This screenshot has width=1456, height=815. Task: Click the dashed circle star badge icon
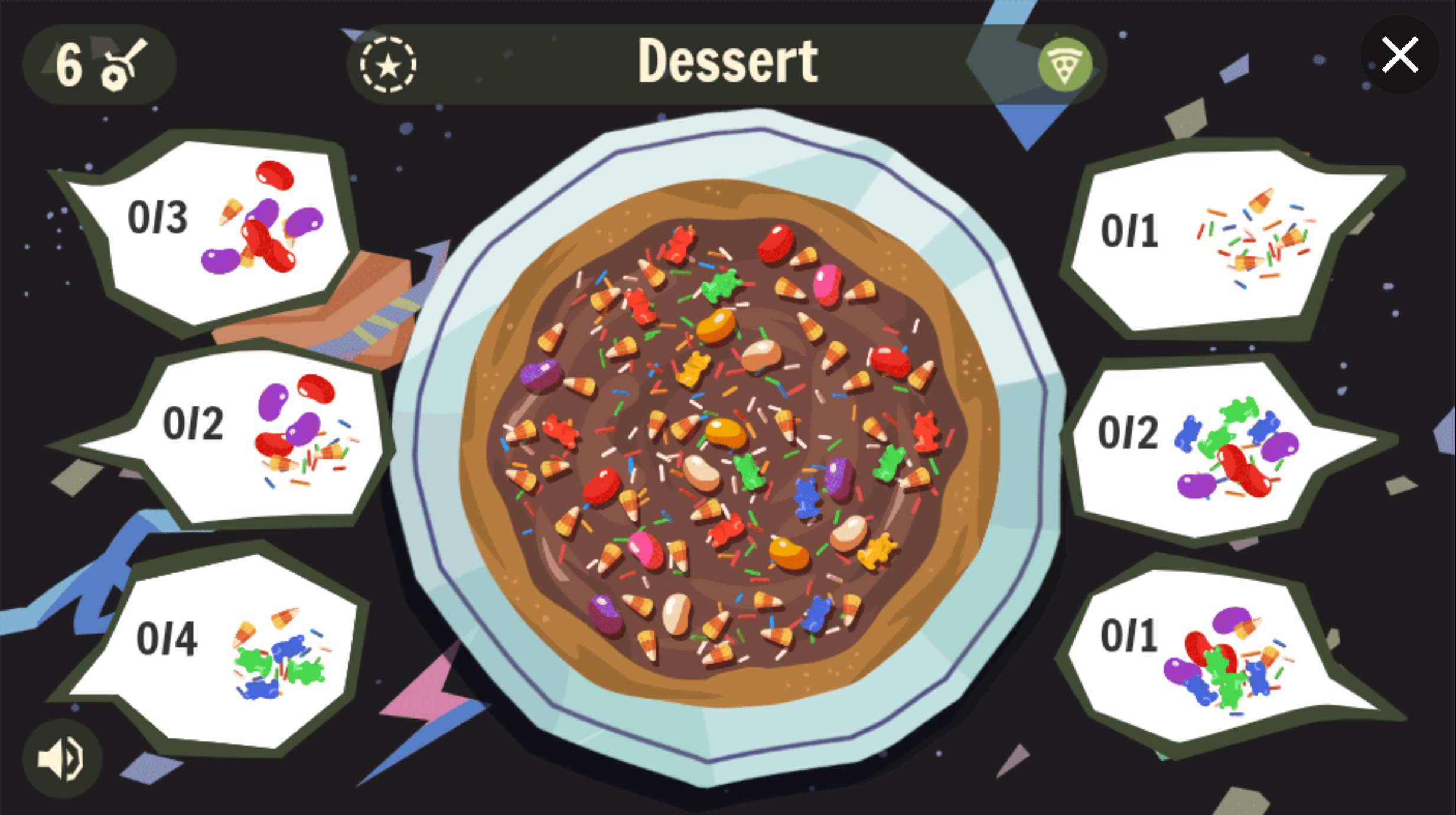[x=389, y=65]
